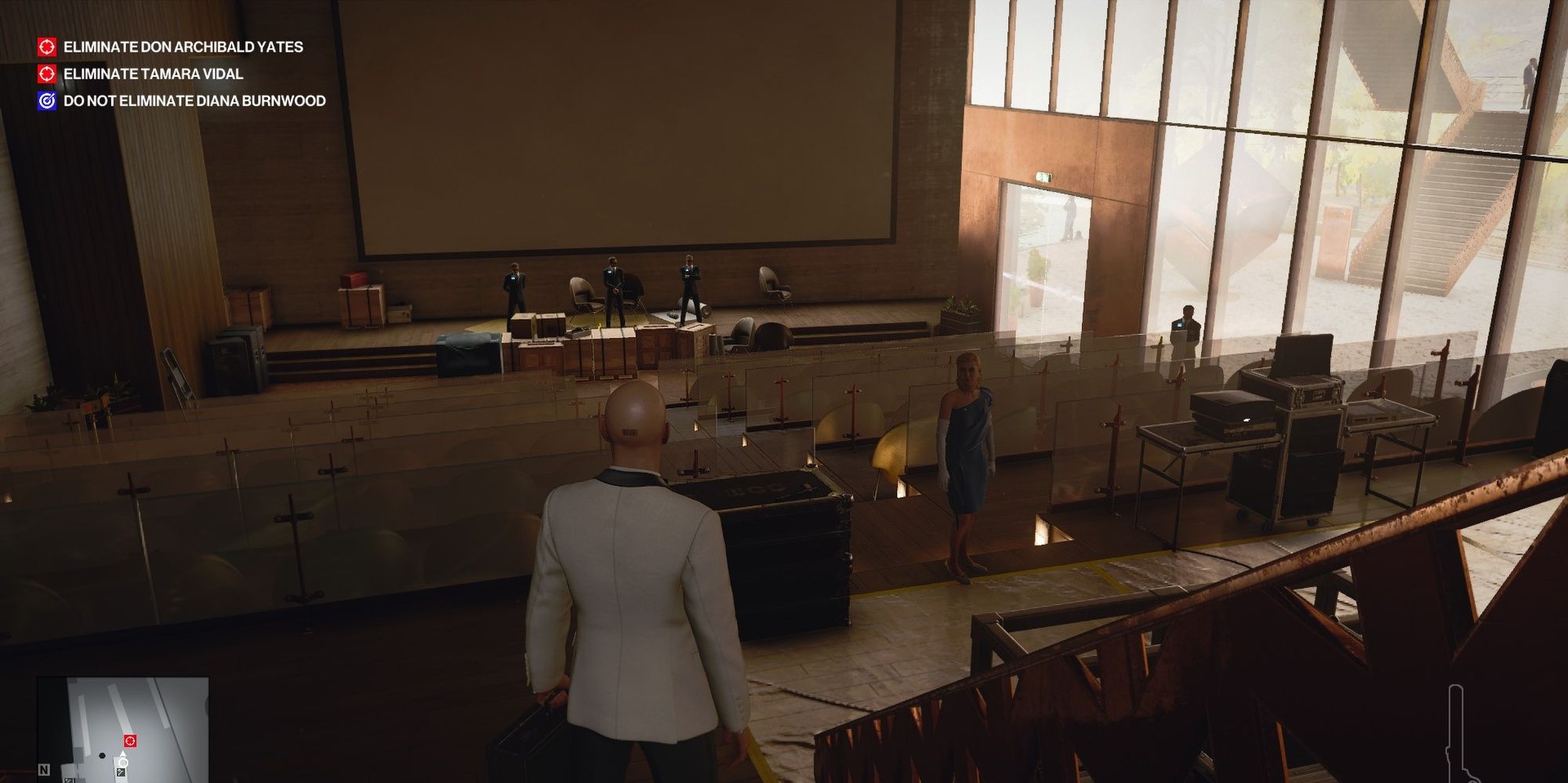Select the red target marker on the minimap
The image size is (1568, 783).
click(130, 741)
